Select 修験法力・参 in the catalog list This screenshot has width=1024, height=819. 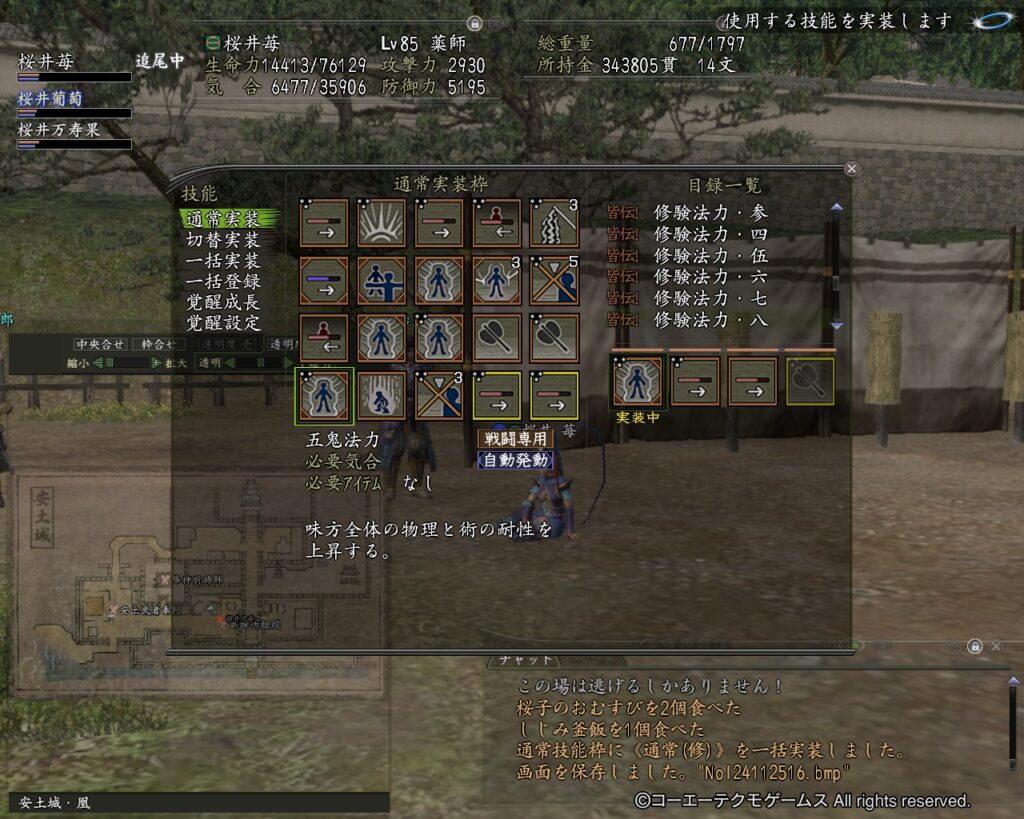(x=711, y=212)
